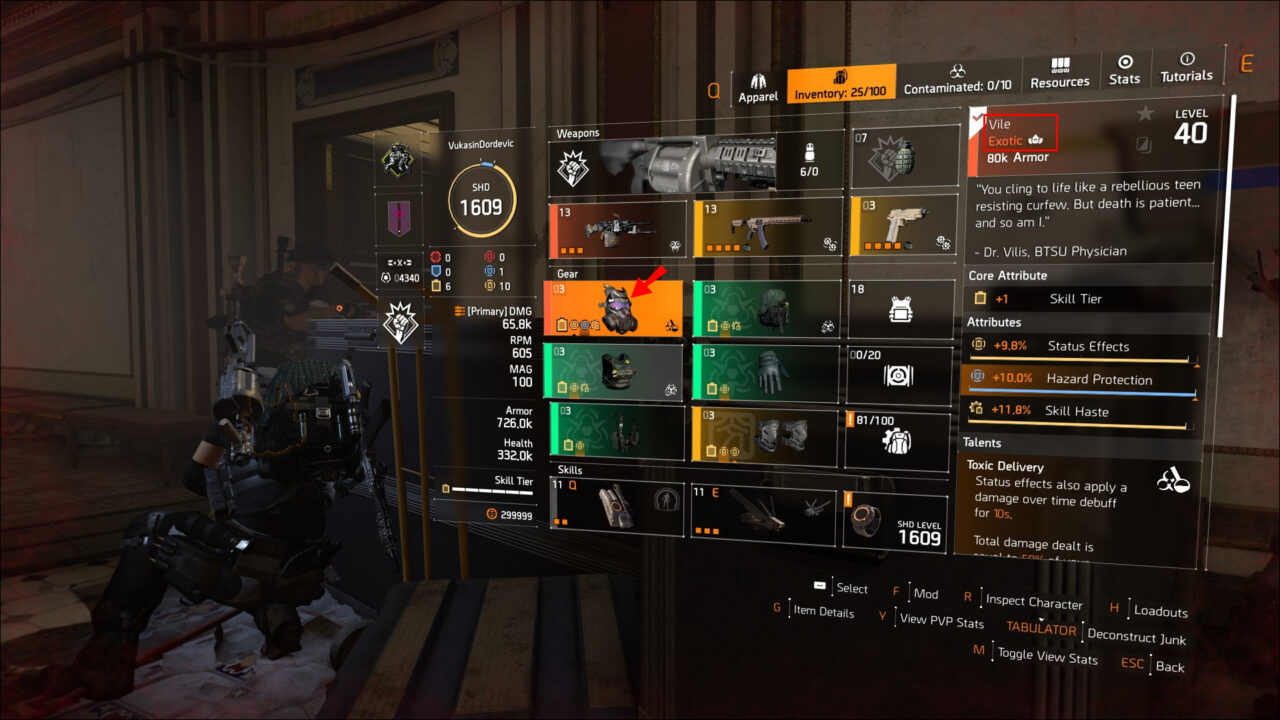
Task: Open the drone skill slot bound to E
Action: 763,512
